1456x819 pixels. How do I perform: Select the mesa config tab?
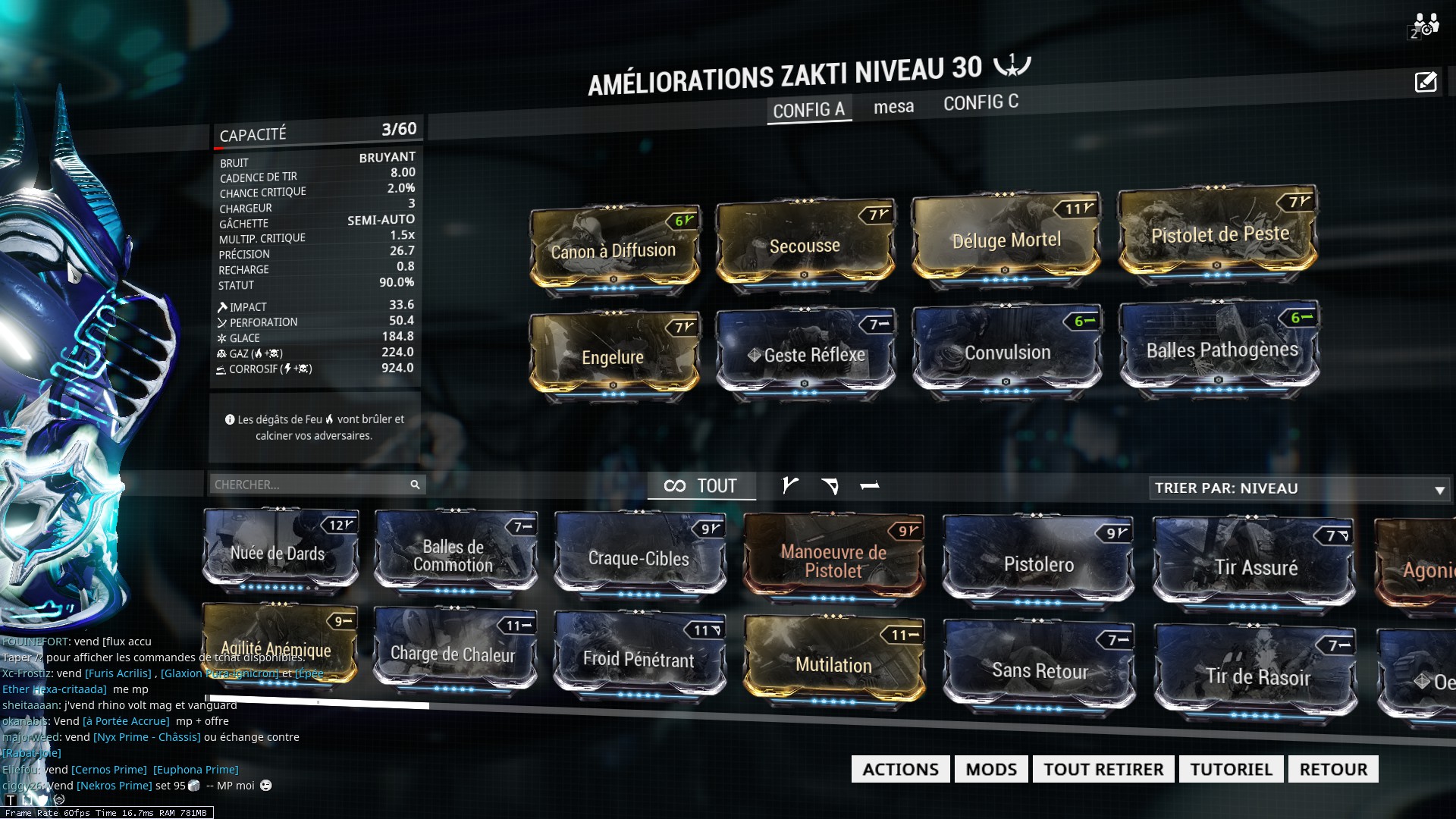(893, 107)
